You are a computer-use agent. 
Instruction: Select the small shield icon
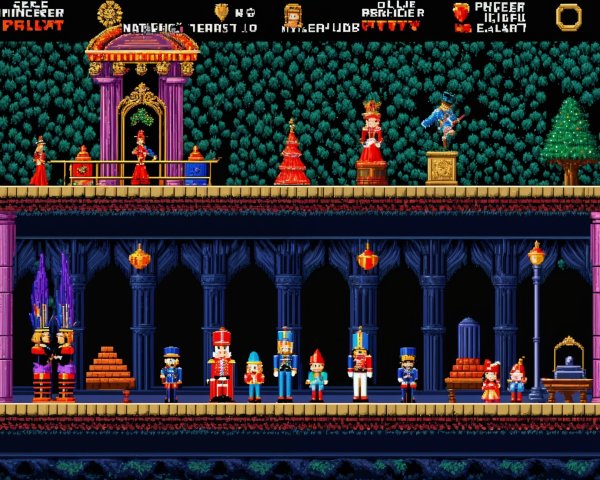coord(222,12)
